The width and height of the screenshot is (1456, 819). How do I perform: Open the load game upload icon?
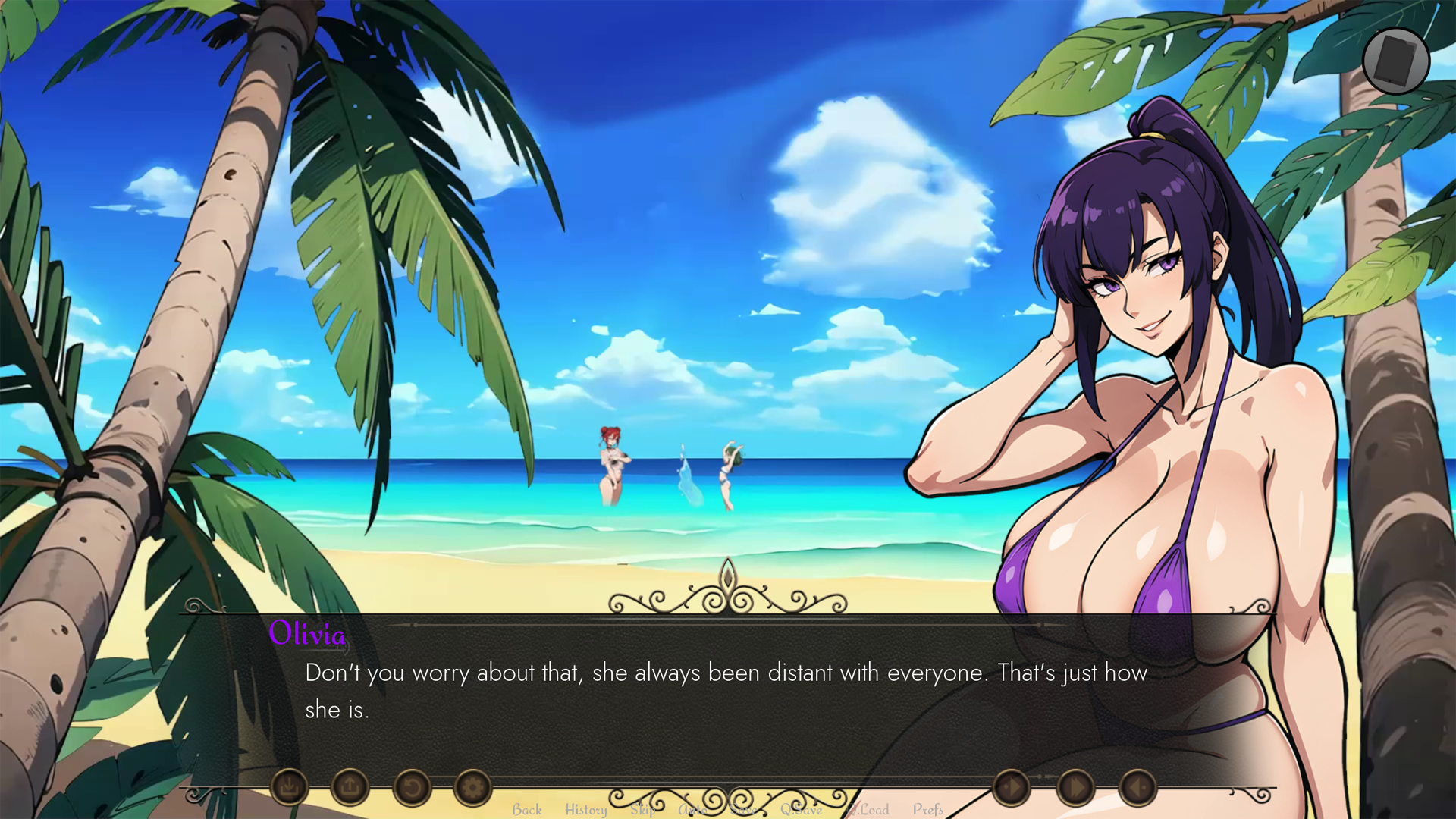click(x=350, y=787)
